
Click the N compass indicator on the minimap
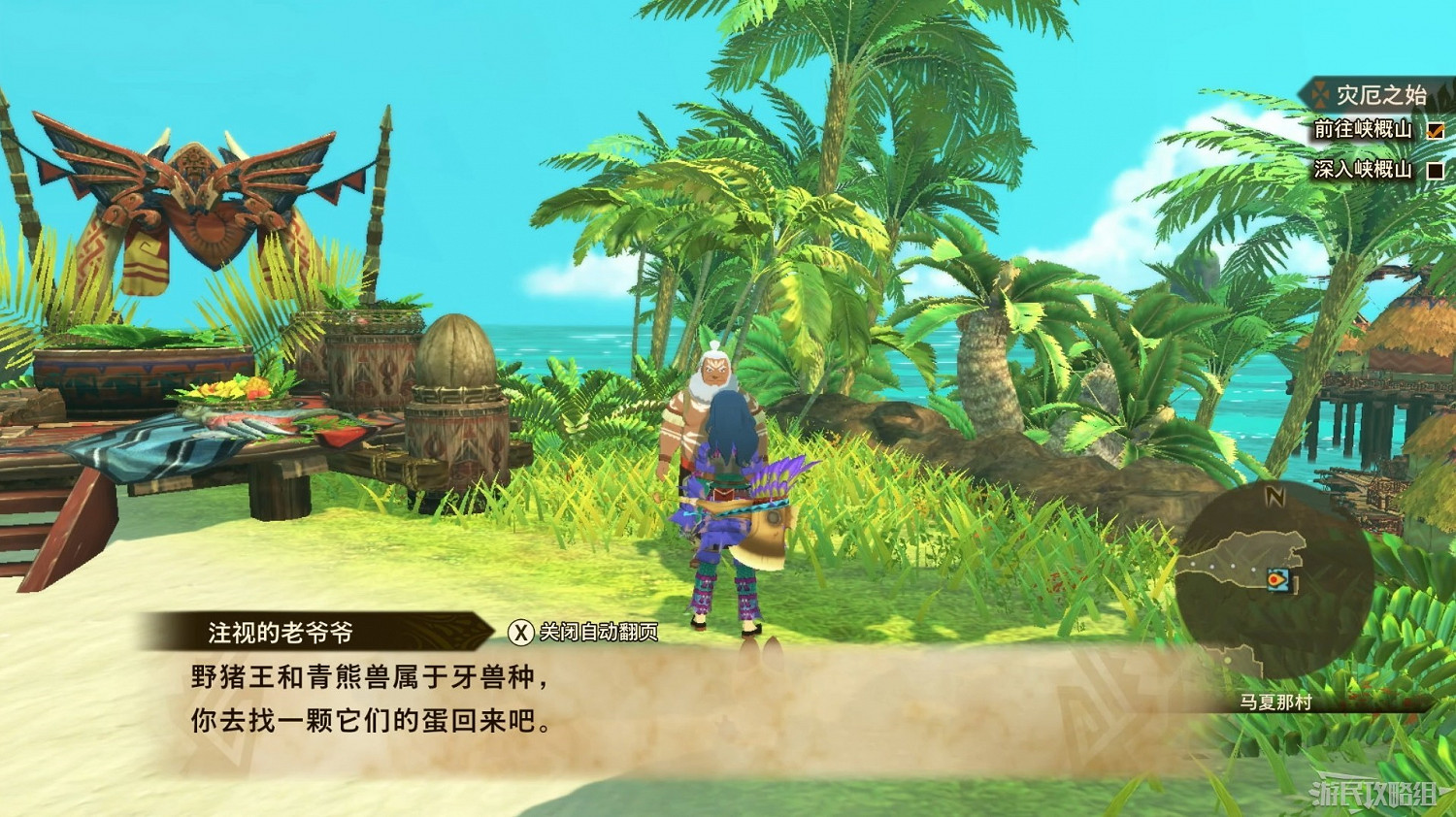click(x=1275, y=495)
